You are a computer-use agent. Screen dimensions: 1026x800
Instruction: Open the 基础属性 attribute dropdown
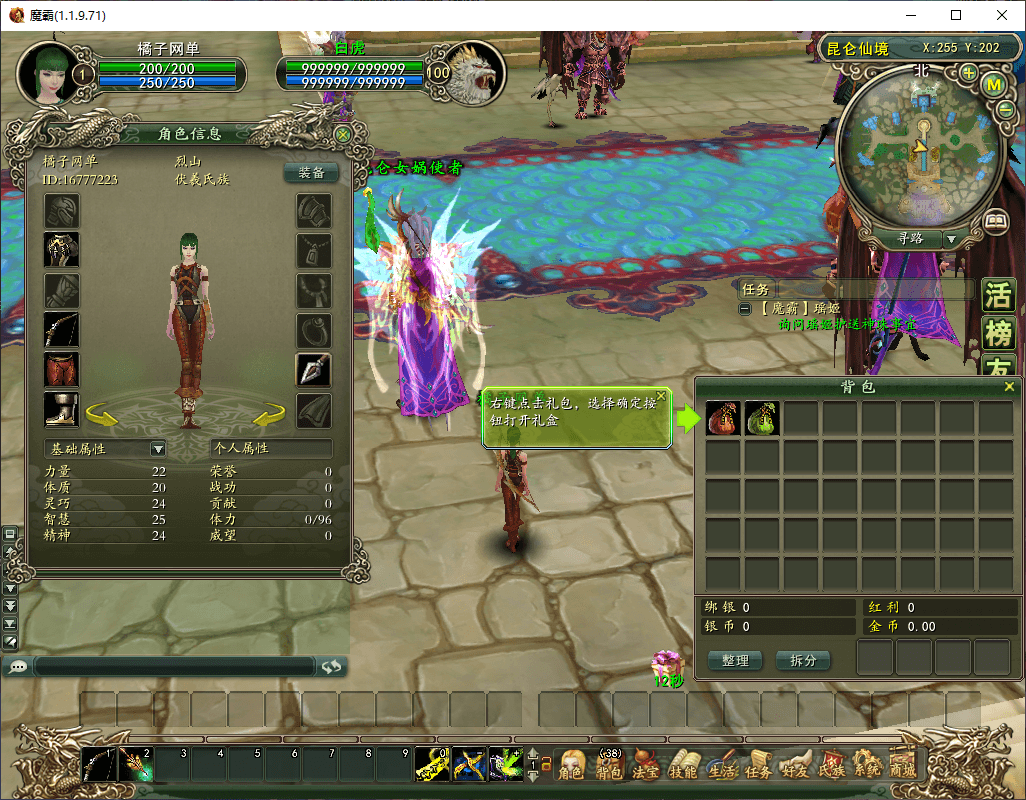[157, 449]
